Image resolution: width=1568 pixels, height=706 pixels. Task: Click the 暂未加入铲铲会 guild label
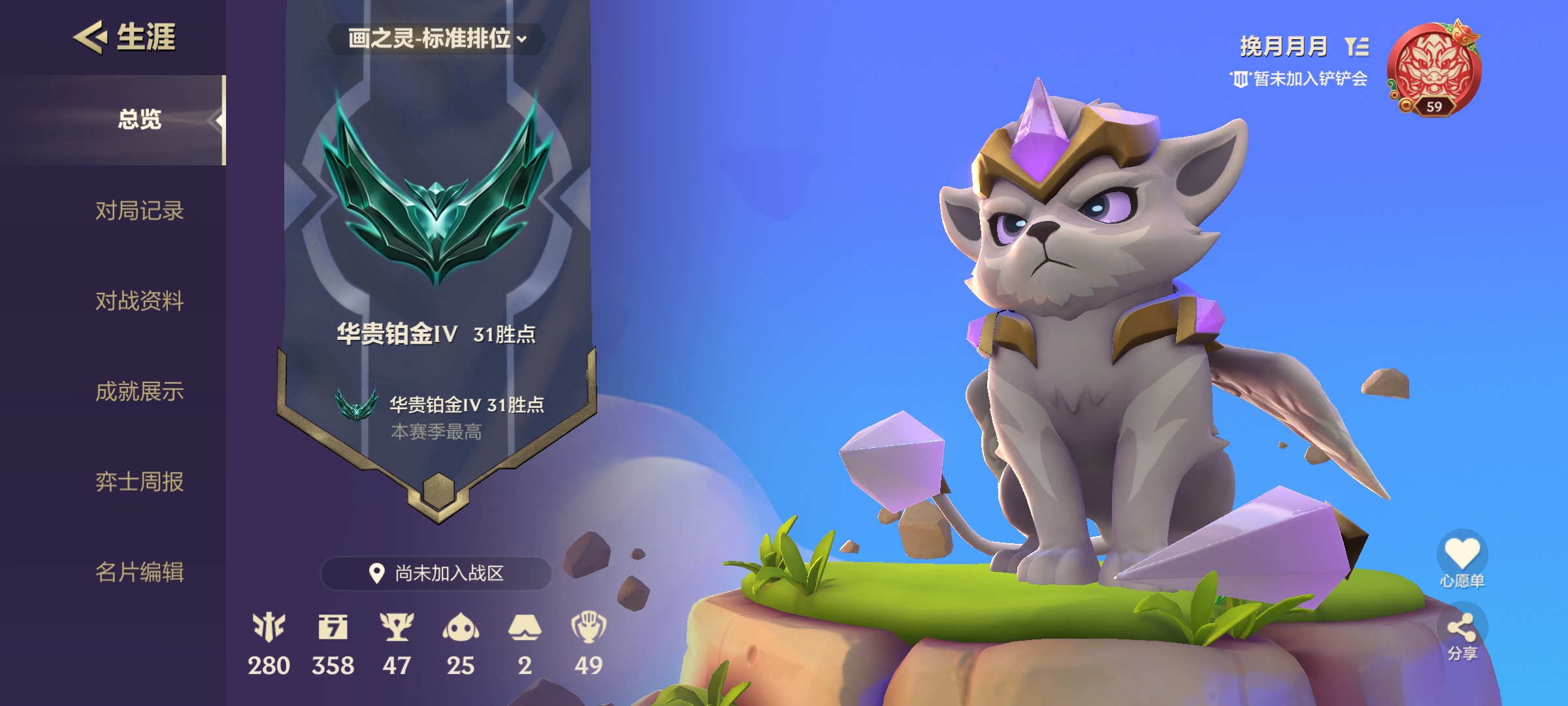(x=1299, y=79)
